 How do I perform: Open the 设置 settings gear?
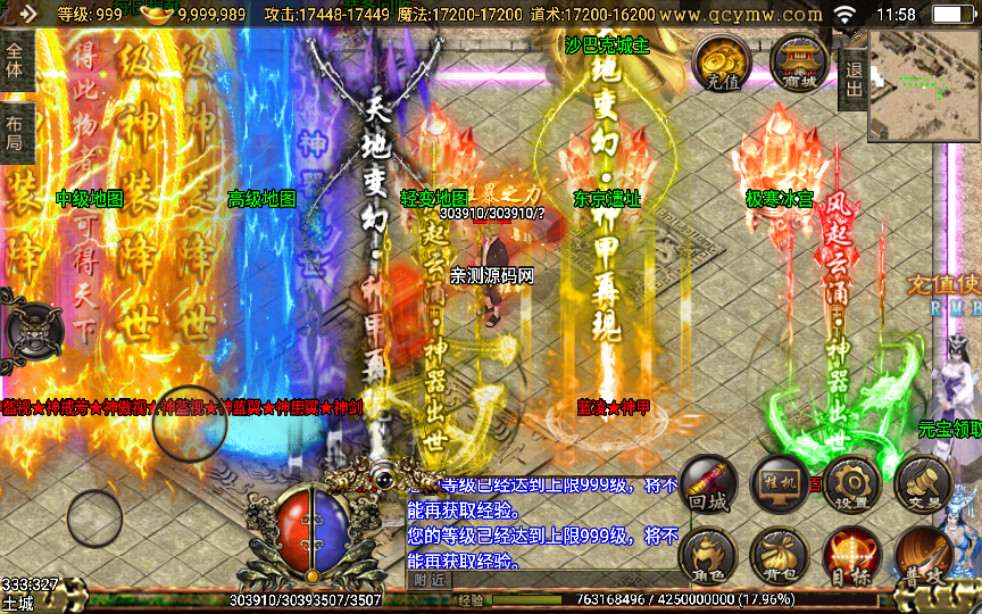click(x=851, y=484)
